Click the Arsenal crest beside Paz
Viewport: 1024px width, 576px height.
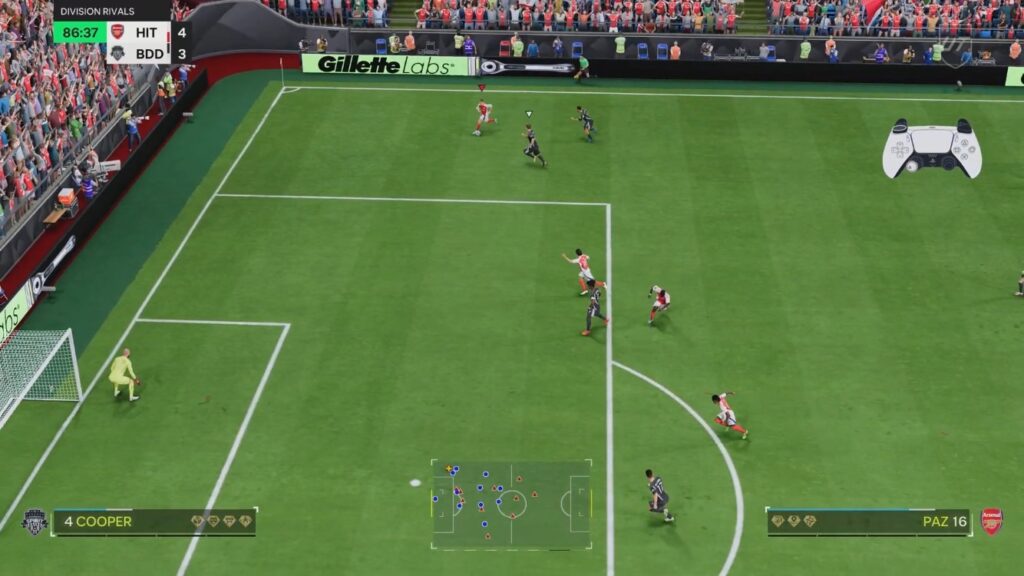pyautogui.click(x=991, y=521)
